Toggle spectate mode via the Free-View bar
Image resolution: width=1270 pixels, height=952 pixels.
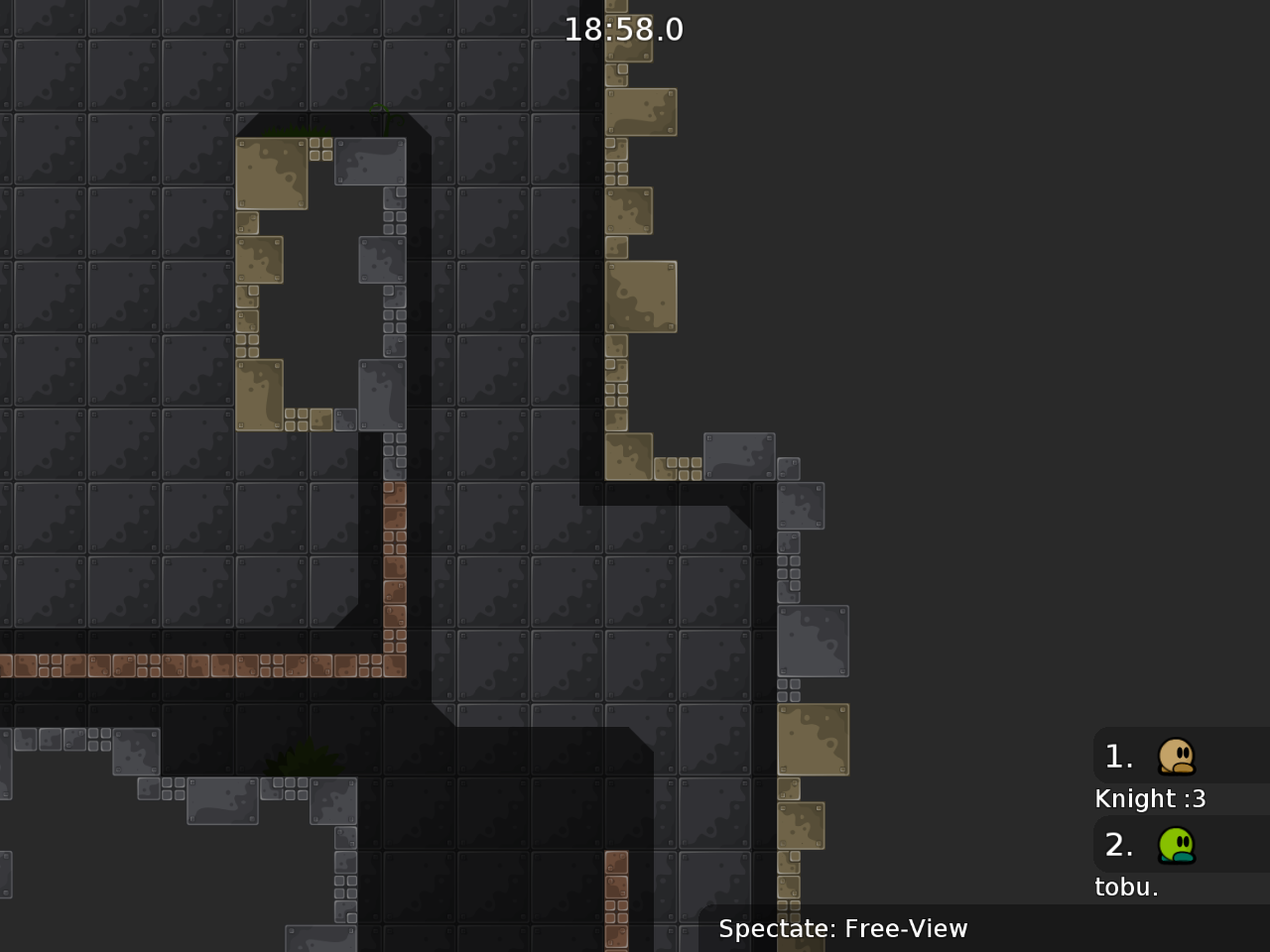tap(843, 929)
